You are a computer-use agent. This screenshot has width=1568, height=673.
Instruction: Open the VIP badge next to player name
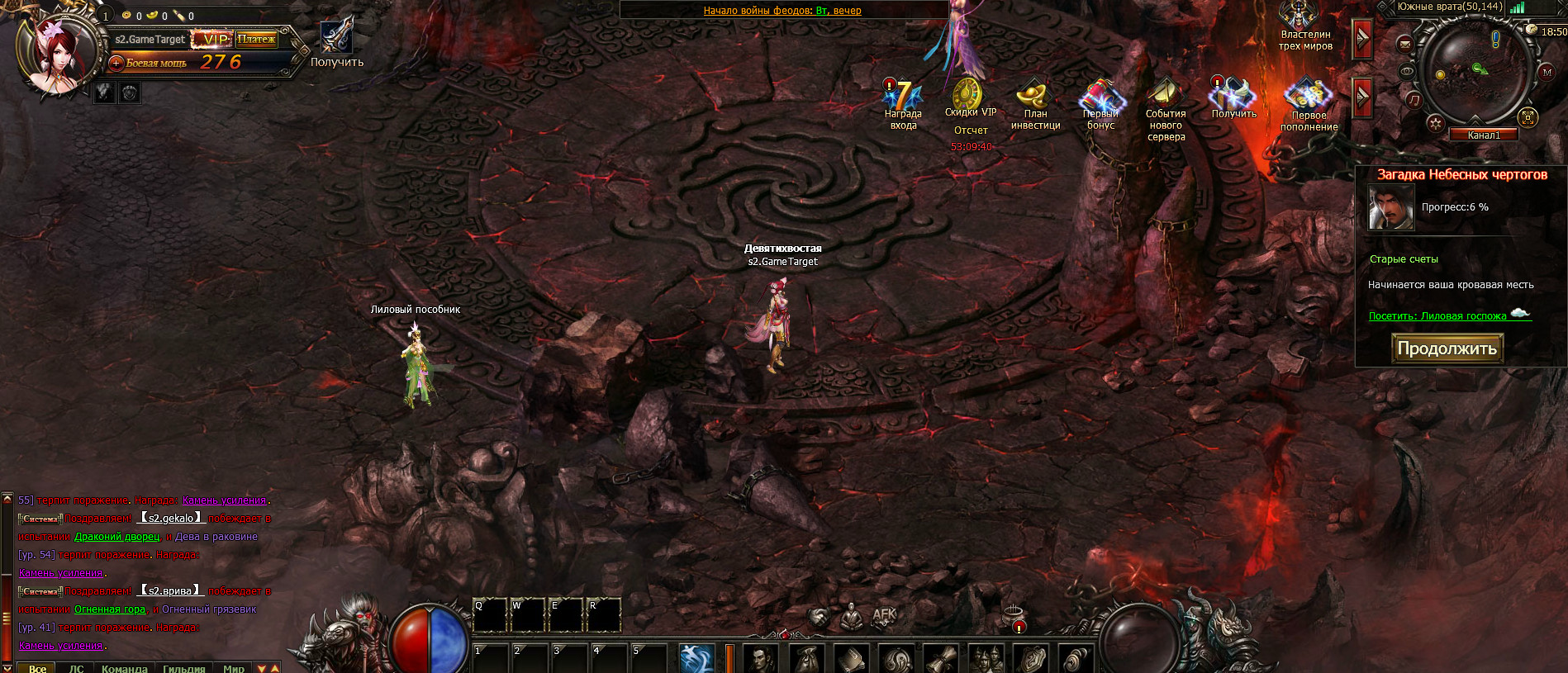[213, 39]
